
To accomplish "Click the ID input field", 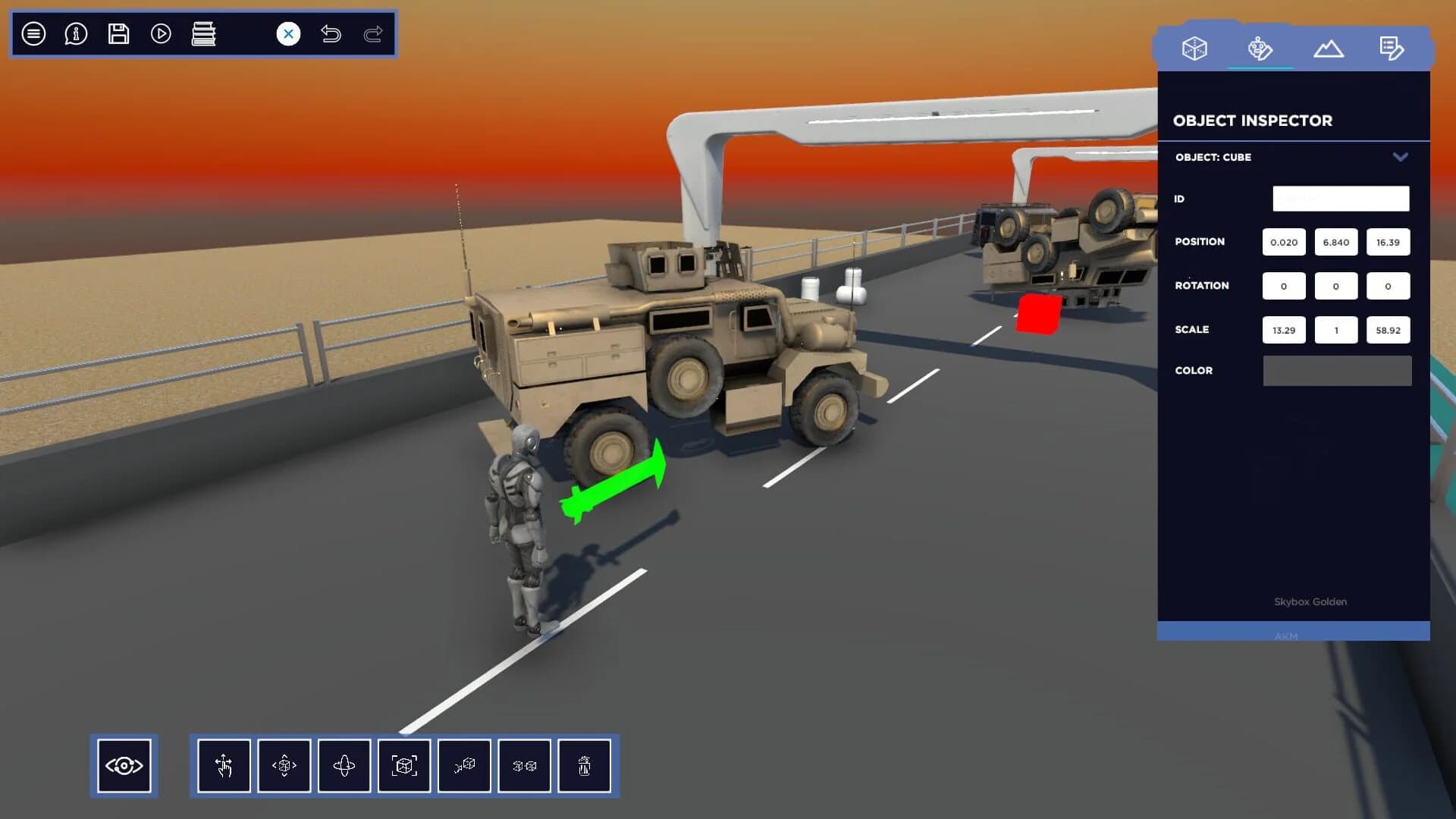I will pos(1341,198).
